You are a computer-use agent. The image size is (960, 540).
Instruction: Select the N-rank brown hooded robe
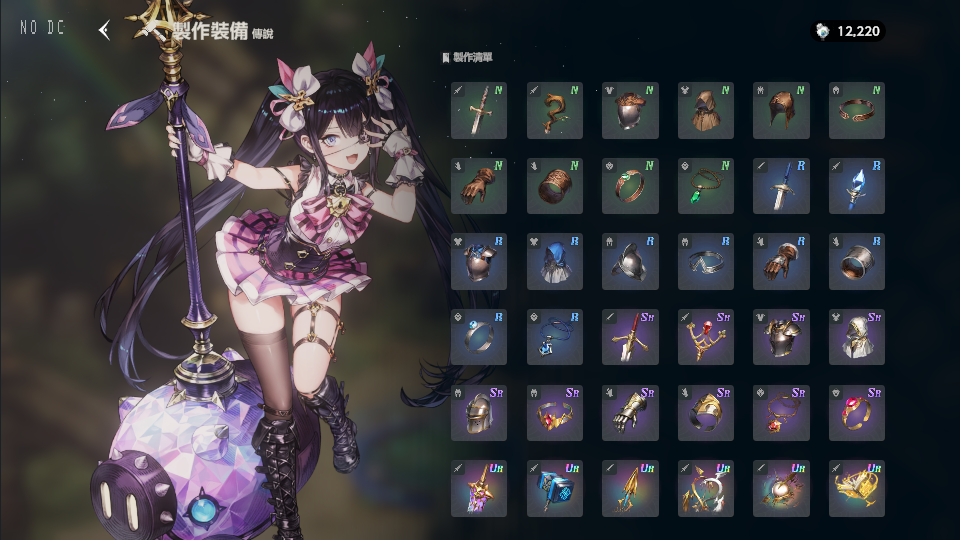coord(706,110)
